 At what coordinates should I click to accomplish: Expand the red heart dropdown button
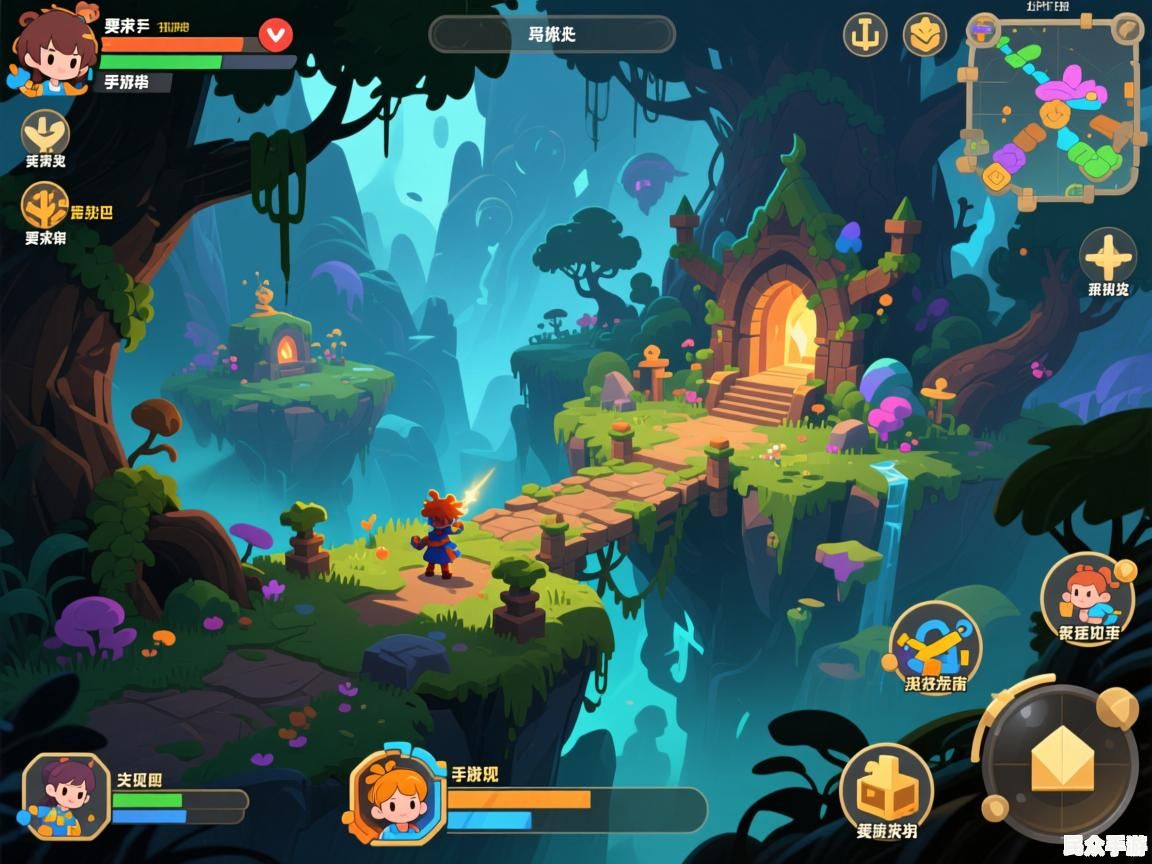[275, 35]
